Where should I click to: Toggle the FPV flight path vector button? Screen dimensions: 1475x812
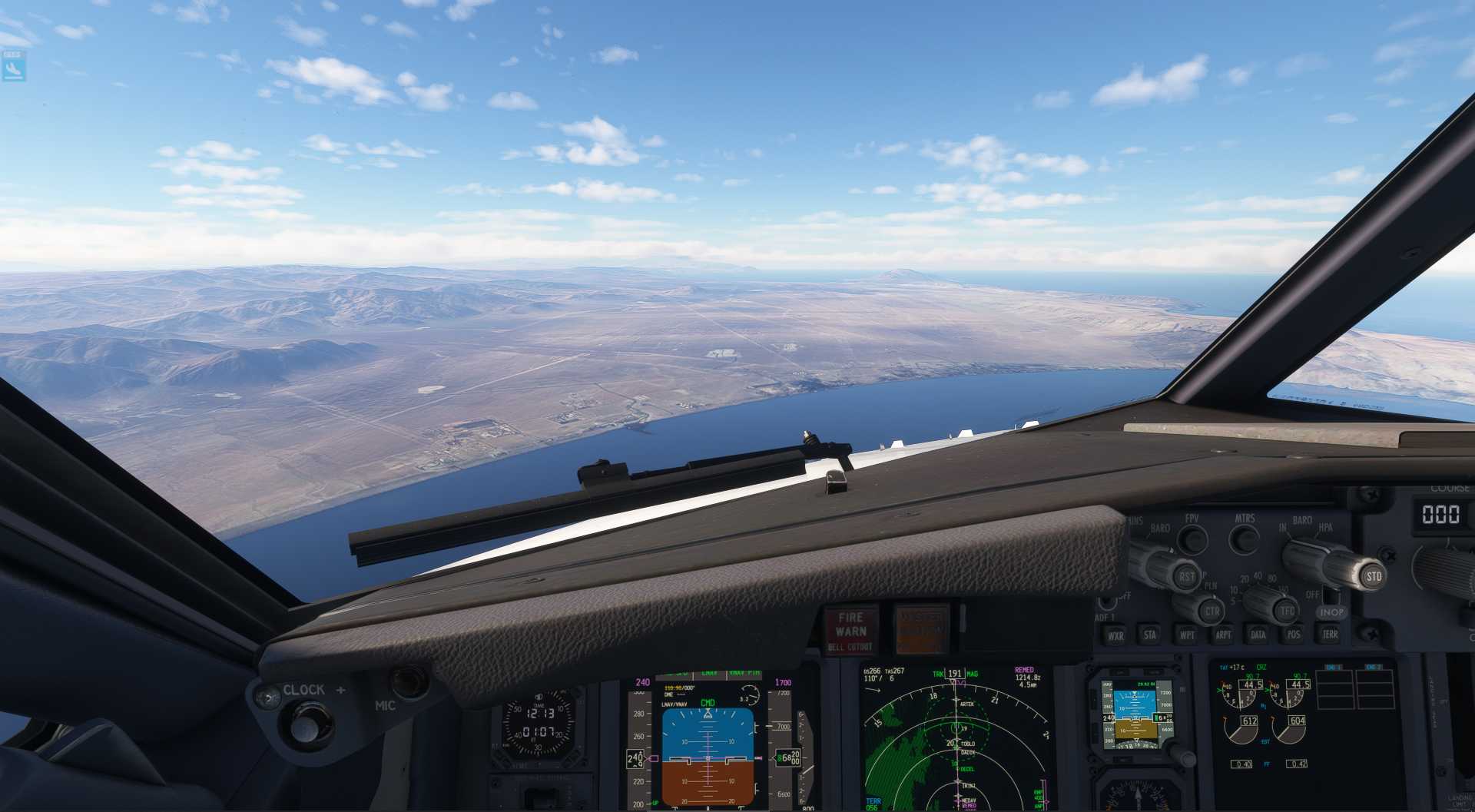pos(1192,539)
